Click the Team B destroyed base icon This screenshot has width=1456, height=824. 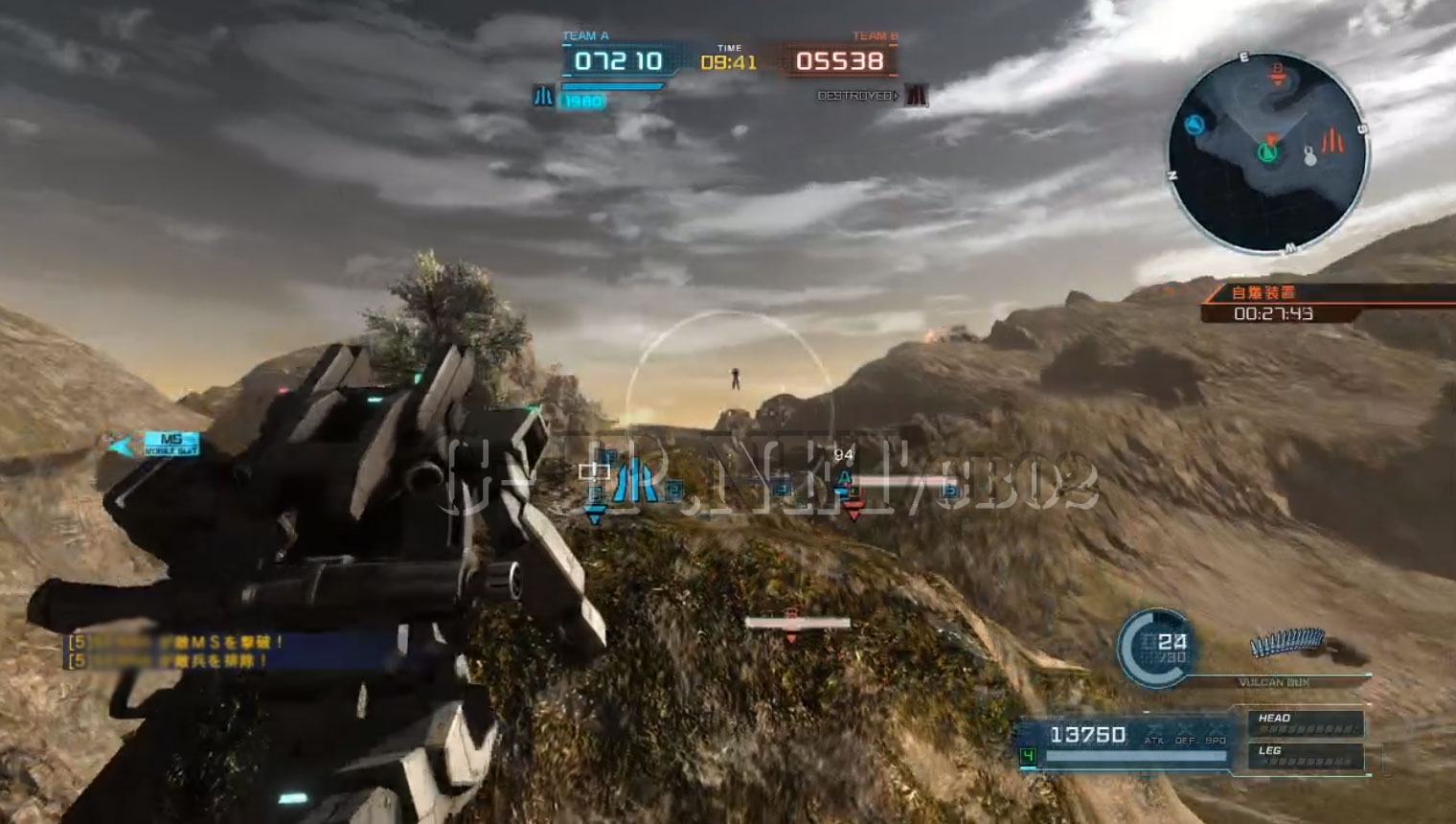[917, 96]
